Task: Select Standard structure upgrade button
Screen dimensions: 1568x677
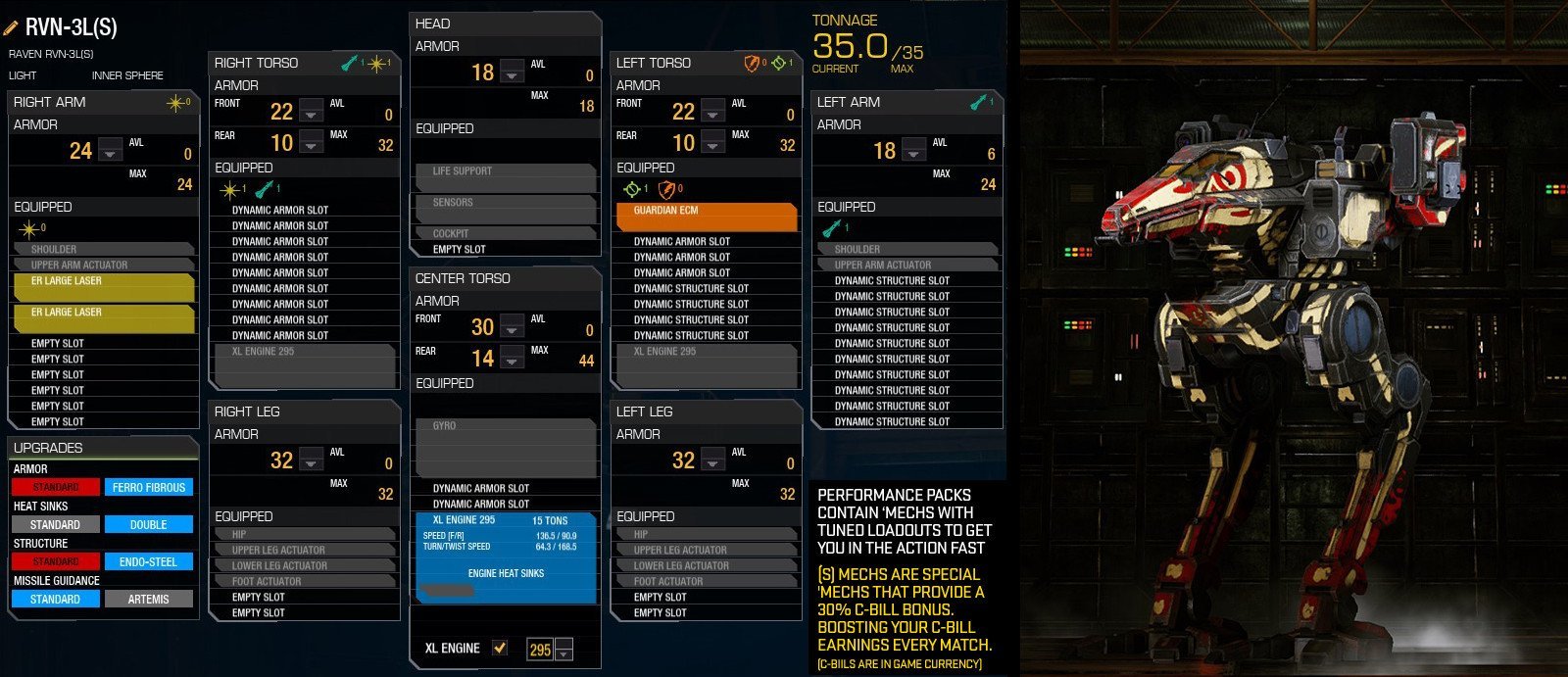Action: (x=55, y=561)
